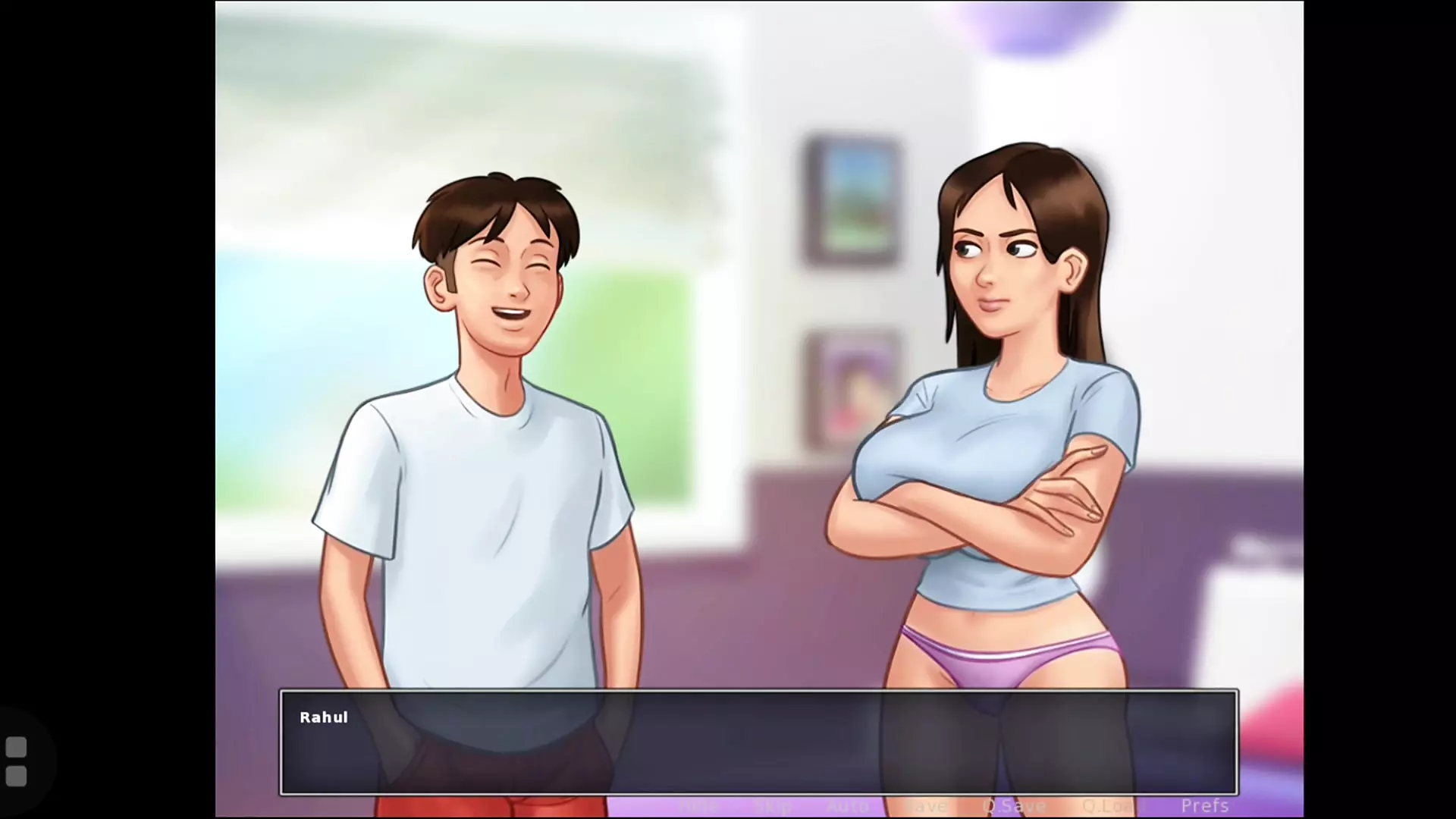Choose Q.Load in the quick menu
Image resolution: width=1456 pixels, height=819 pixels.
(x=1109, y=806)
